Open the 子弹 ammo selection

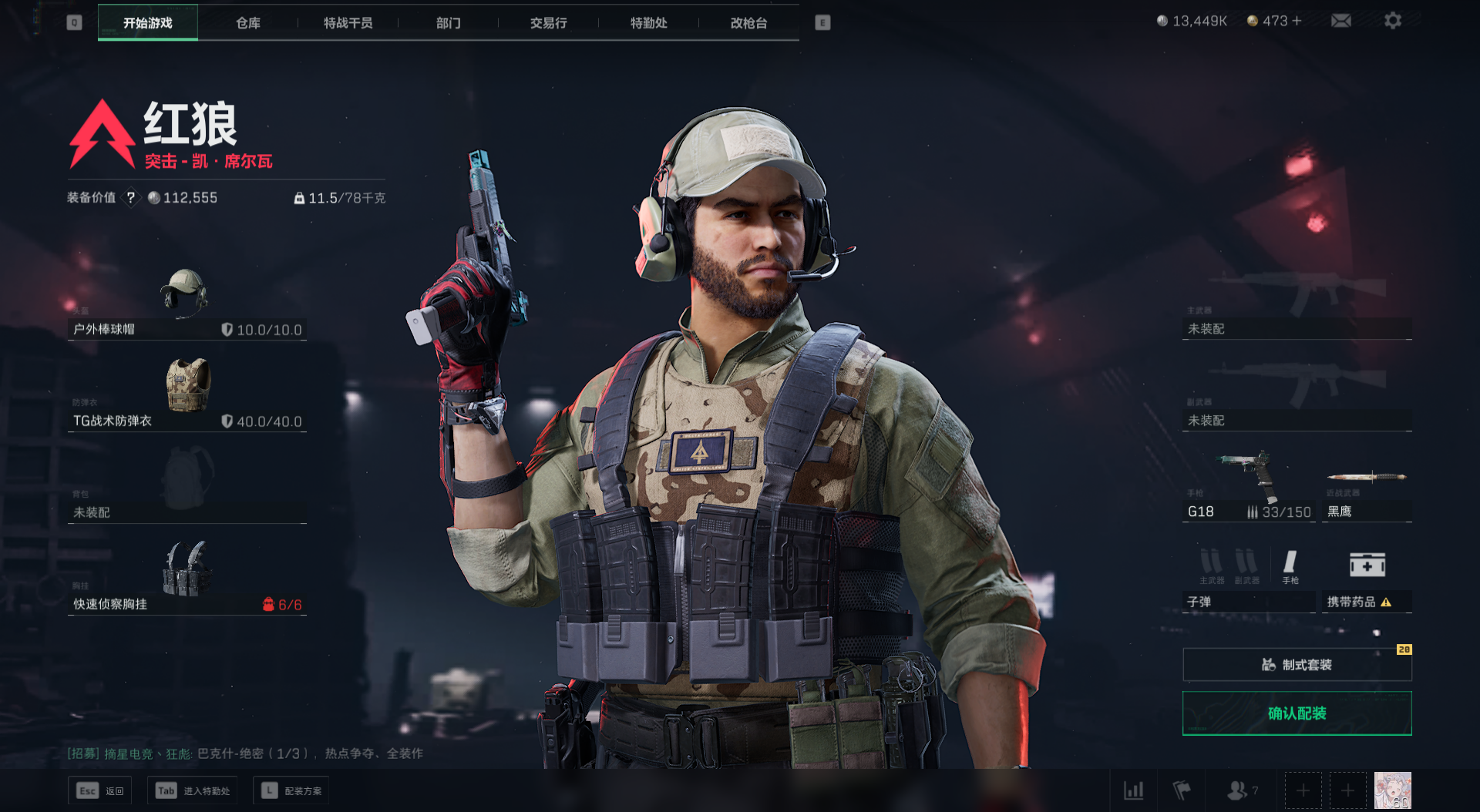click(x=1249, y=582)
